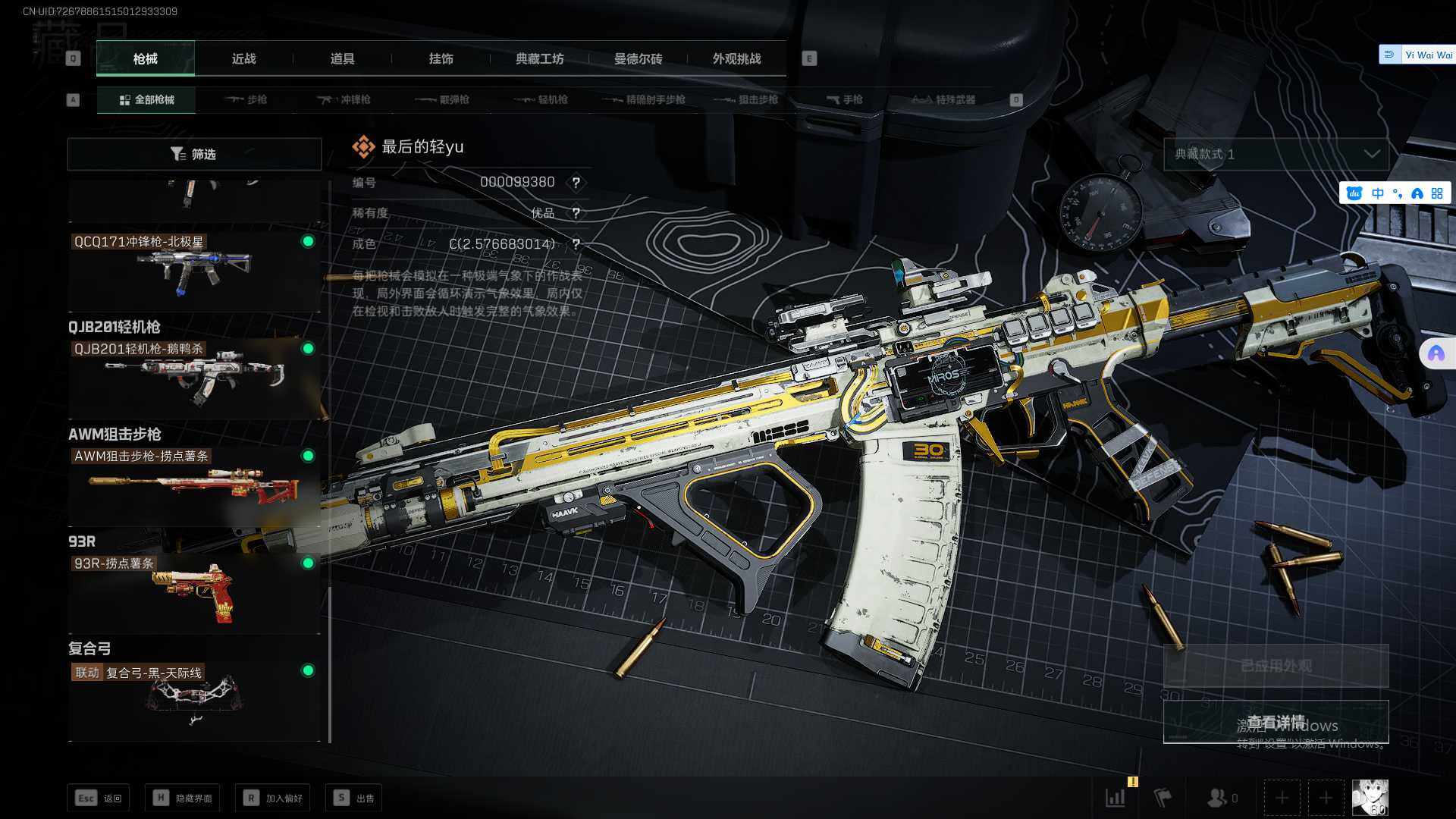Click the 查看详情 view details button
Viewport: 1456px width, 819px height.
tap(1276, 721)
